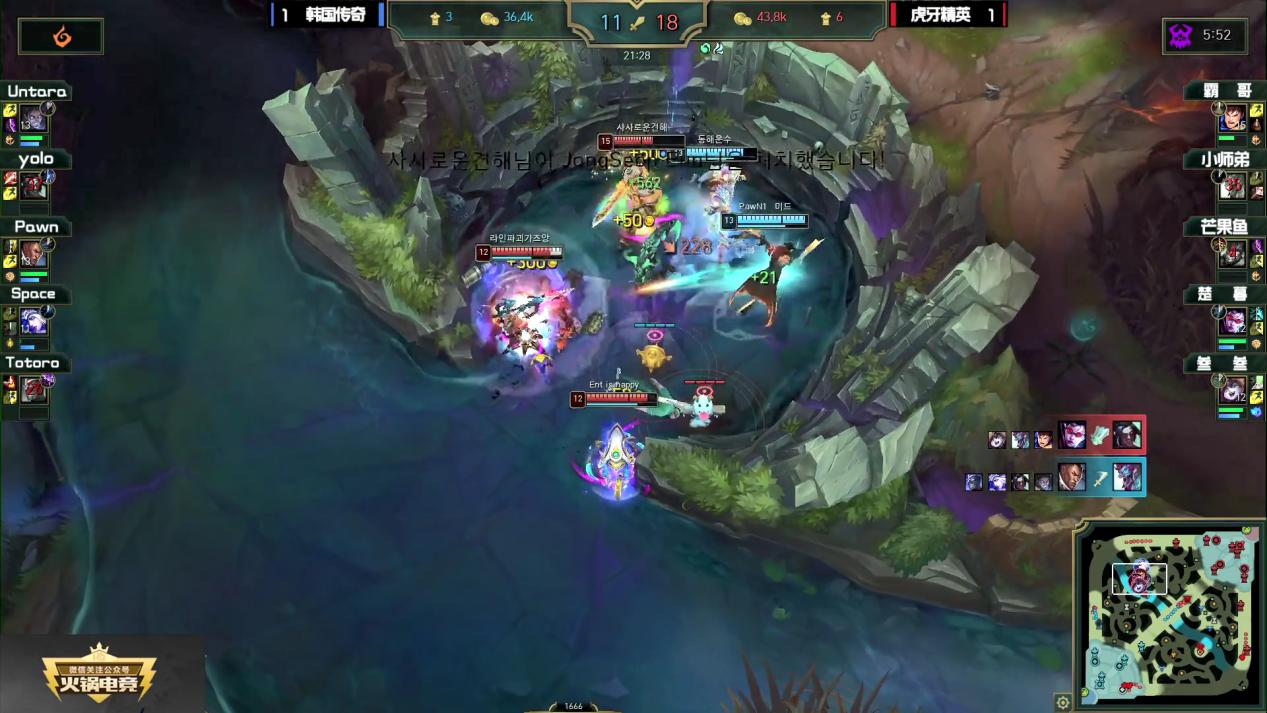Select Space's champion portrait

coord(33,322)
